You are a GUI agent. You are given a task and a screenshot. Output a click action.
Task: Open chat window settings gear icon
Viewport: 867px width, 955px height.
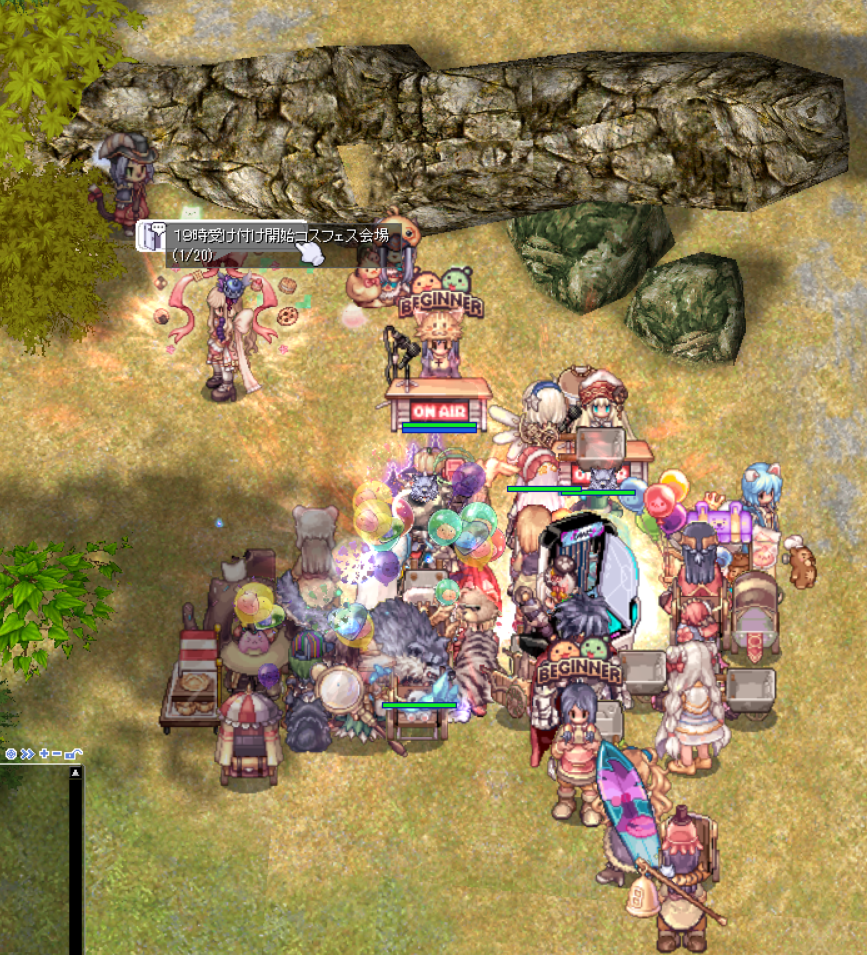pos(11,754)
